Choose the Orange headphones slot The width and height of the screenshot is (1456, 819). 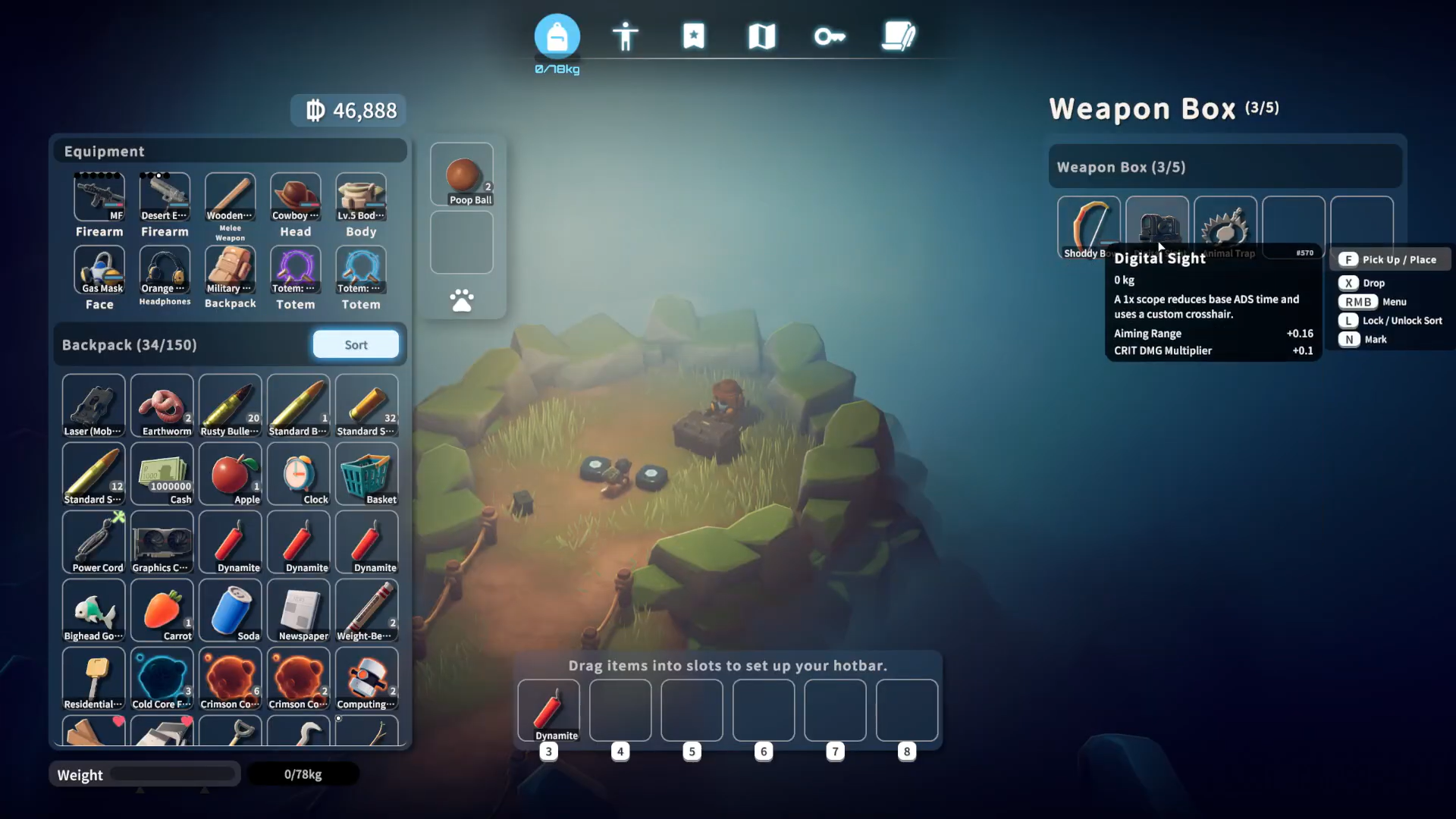pos(165,270)
